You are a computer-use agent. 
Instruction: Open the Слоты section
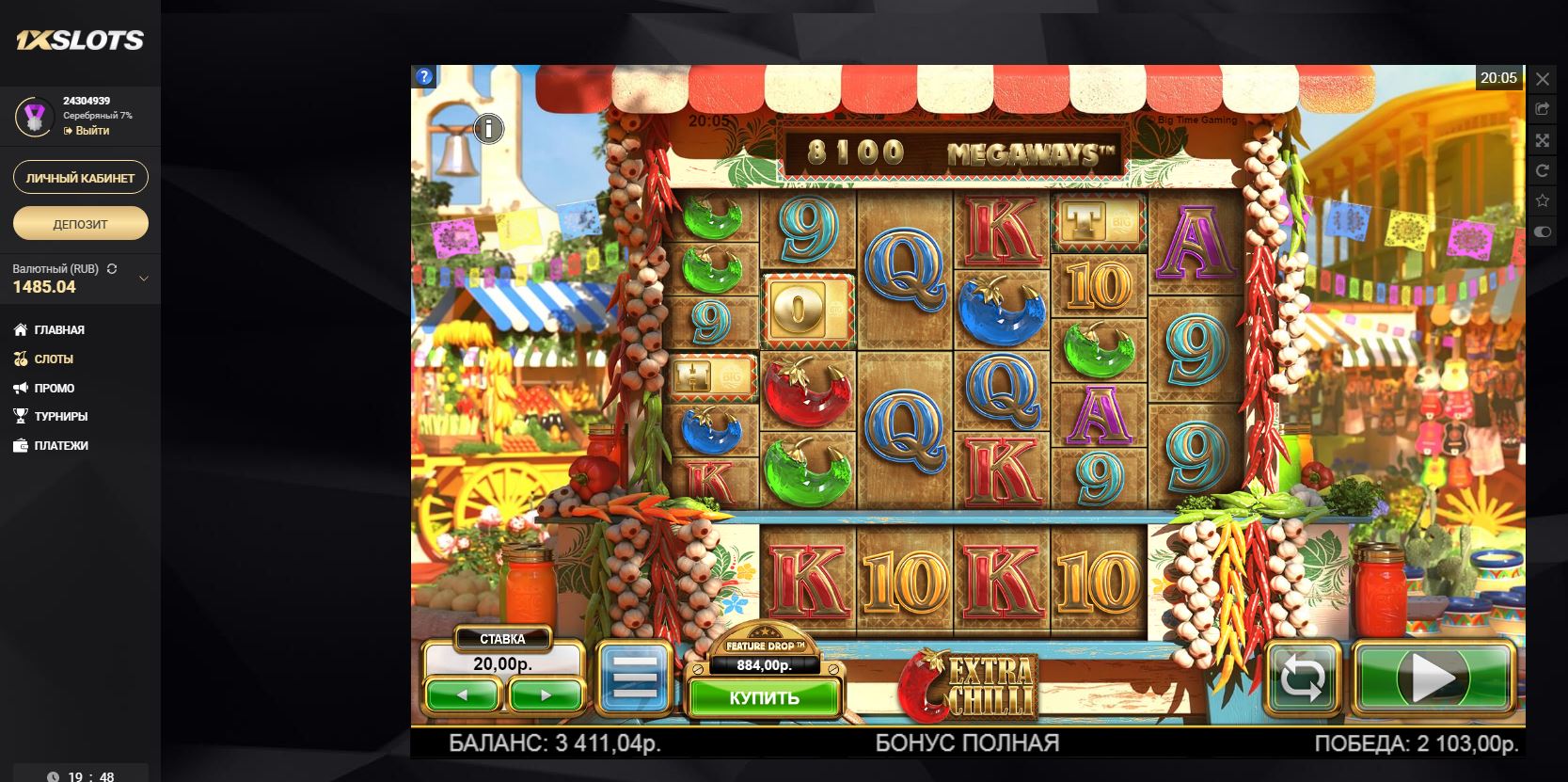(54, 359)
